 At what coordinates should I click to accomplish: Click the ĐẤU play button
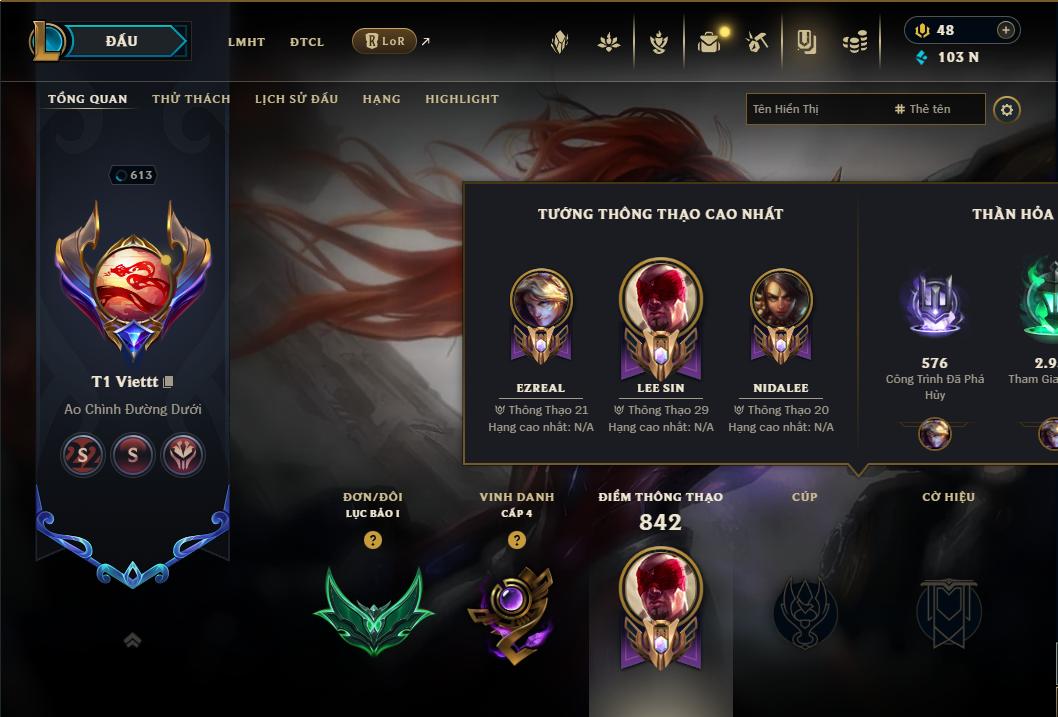pos(121,41)
